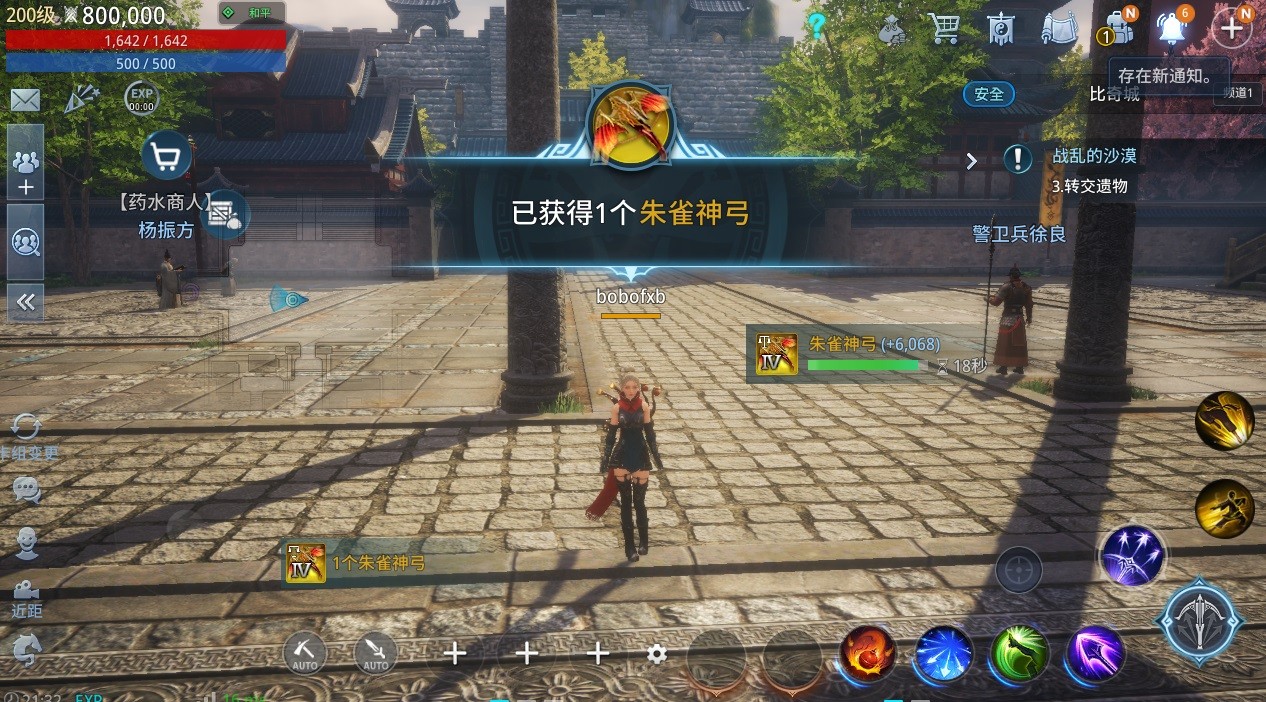Open the mail envelope icon
This screenshot has width=1266, height=702.
pyautogui.click(x=25, y=100)
